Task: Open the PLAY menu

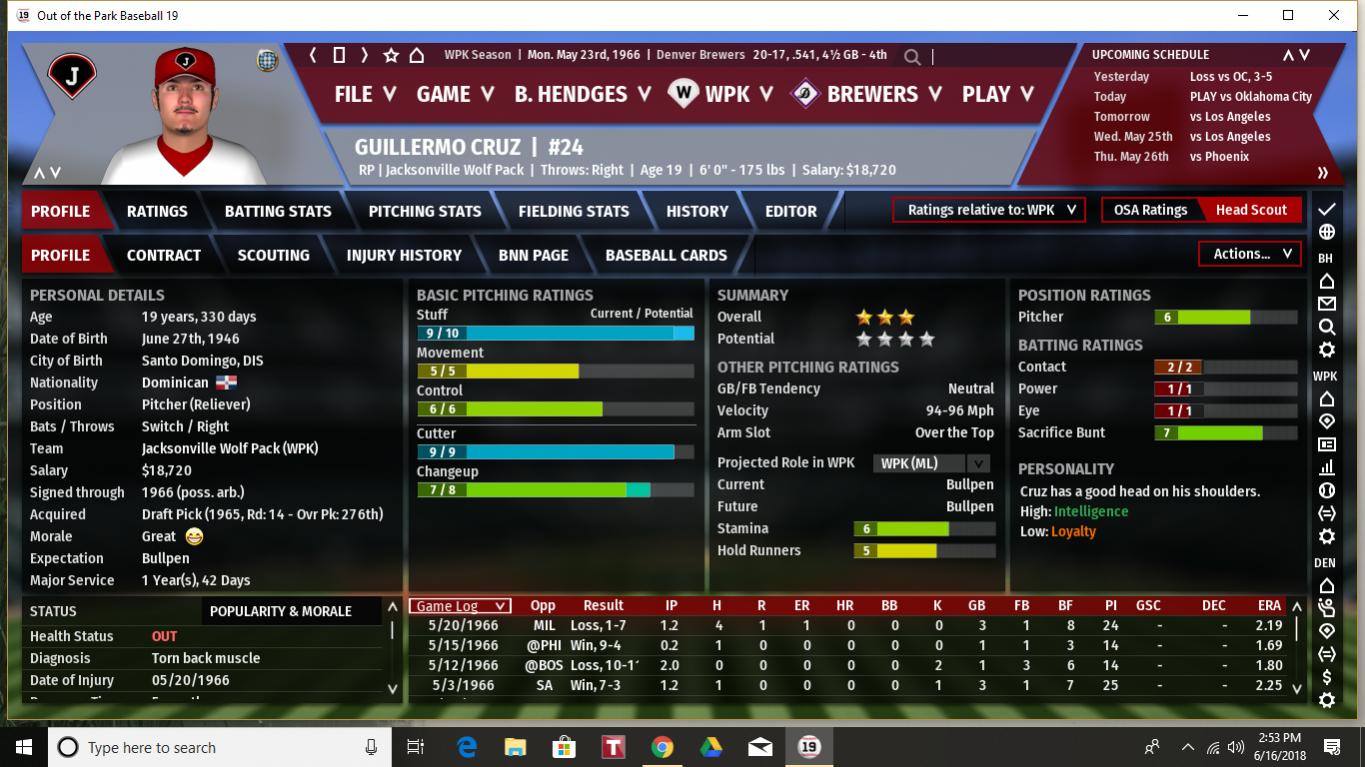Action: coord(997,94)
